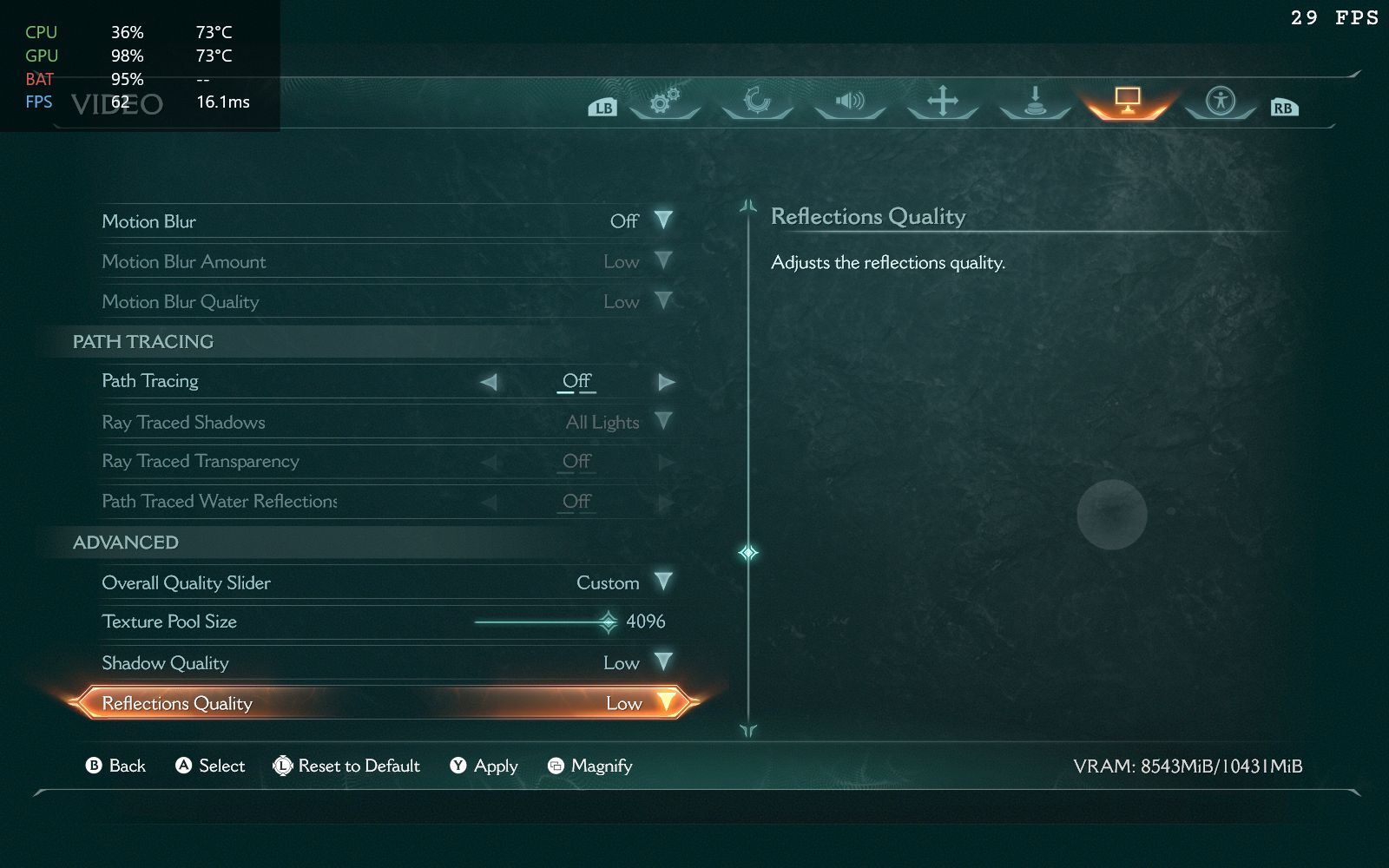The height and width of the screenshot is (868, 1389).
Task: Adjust the Texture Pool Size slider
Action: click(x=608, y=621)
